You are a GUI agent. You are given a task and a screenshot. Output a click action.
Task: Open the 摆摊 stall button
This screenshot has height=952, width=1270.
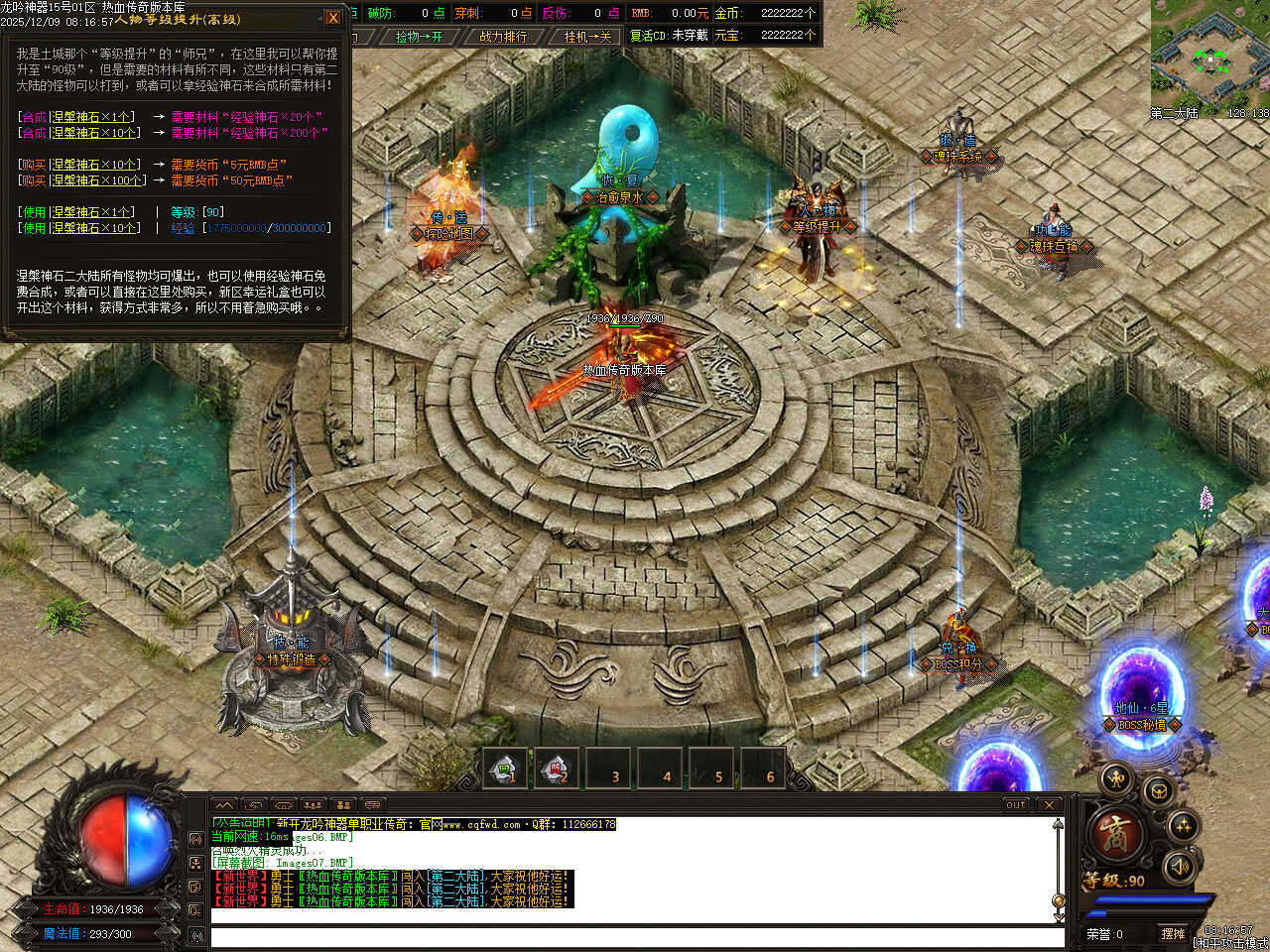click(x=1173, y=933)
